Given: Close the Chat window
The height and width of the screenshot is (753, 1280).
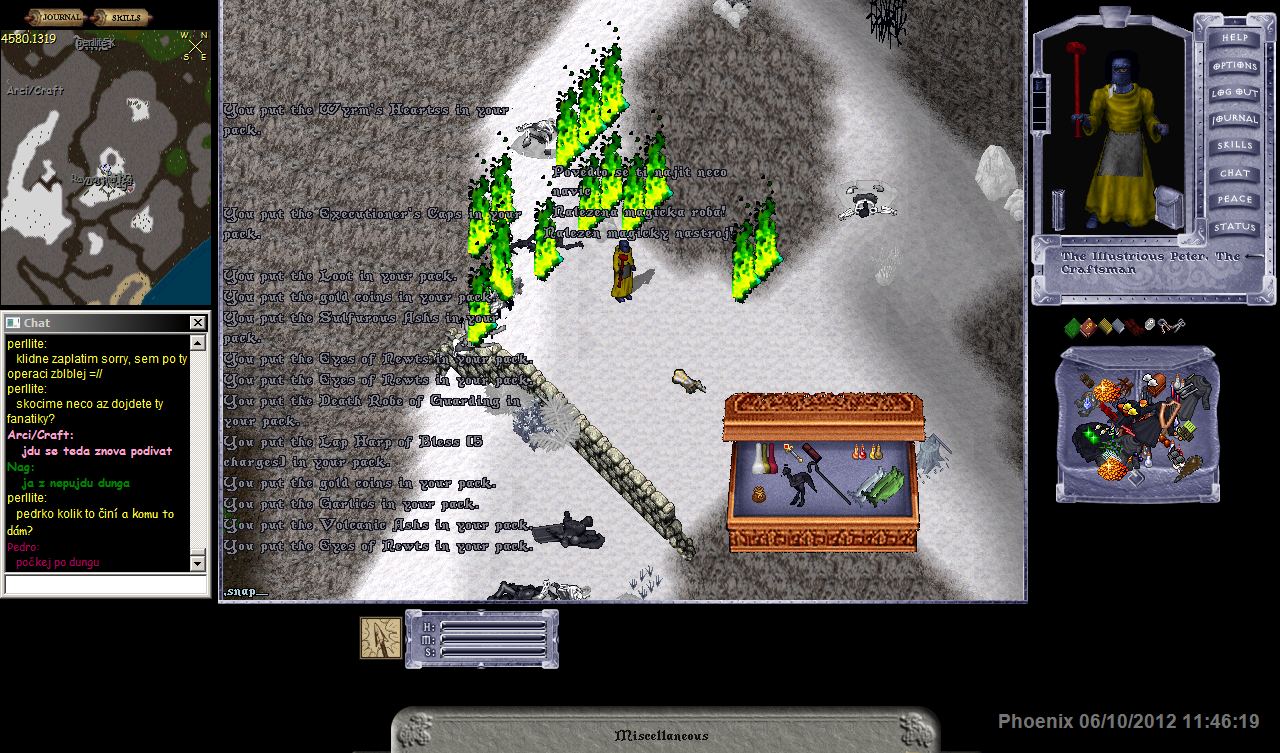Looking at the screenshot, I should [198, 323].
